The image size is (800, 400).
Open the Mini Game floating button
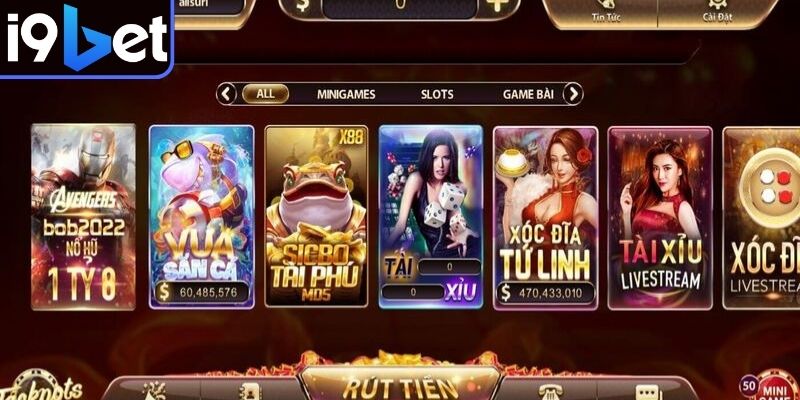click(773, 386)
